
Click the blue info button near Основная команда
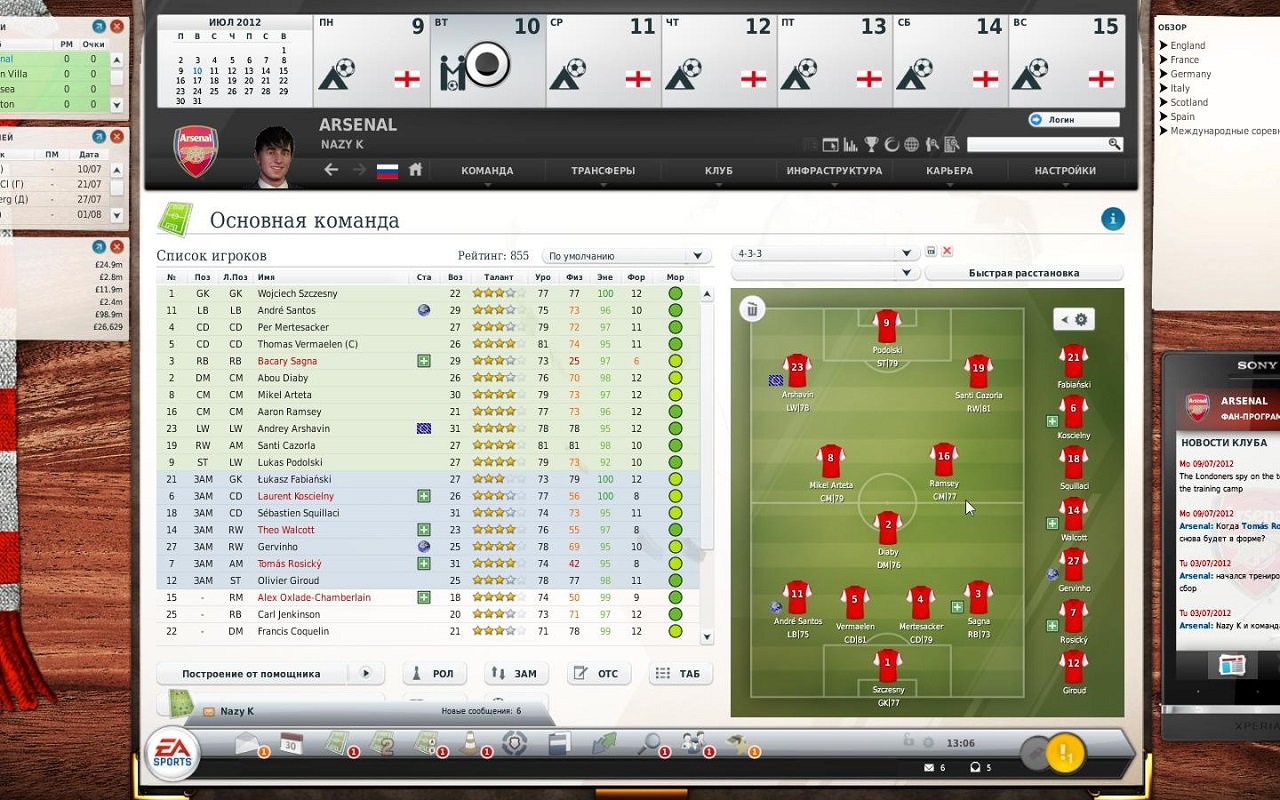click(x=1112, y=218)
